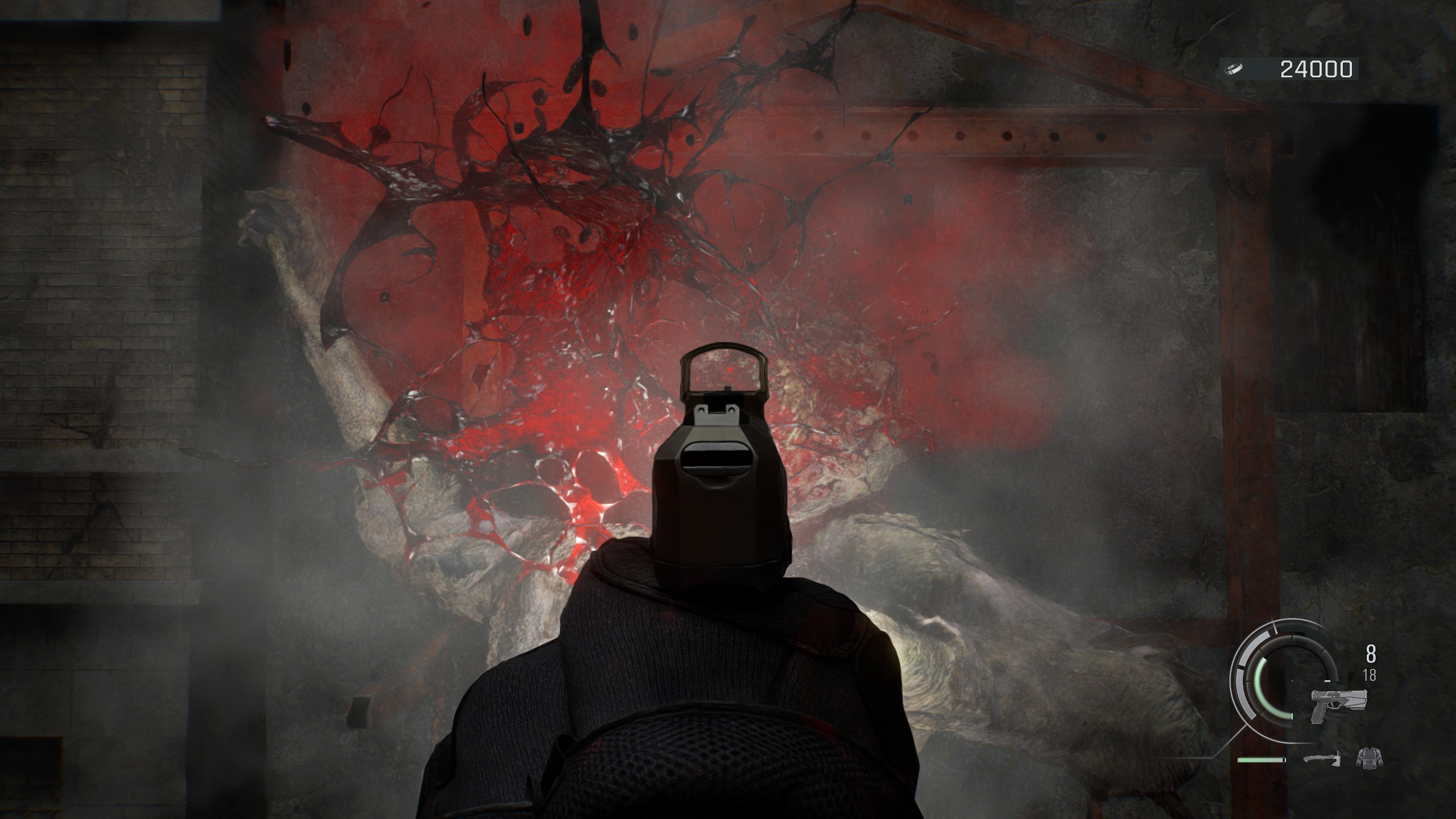Select the equipped handgun icon
Screen dimensions: 1456x819
click(1338, 705)
